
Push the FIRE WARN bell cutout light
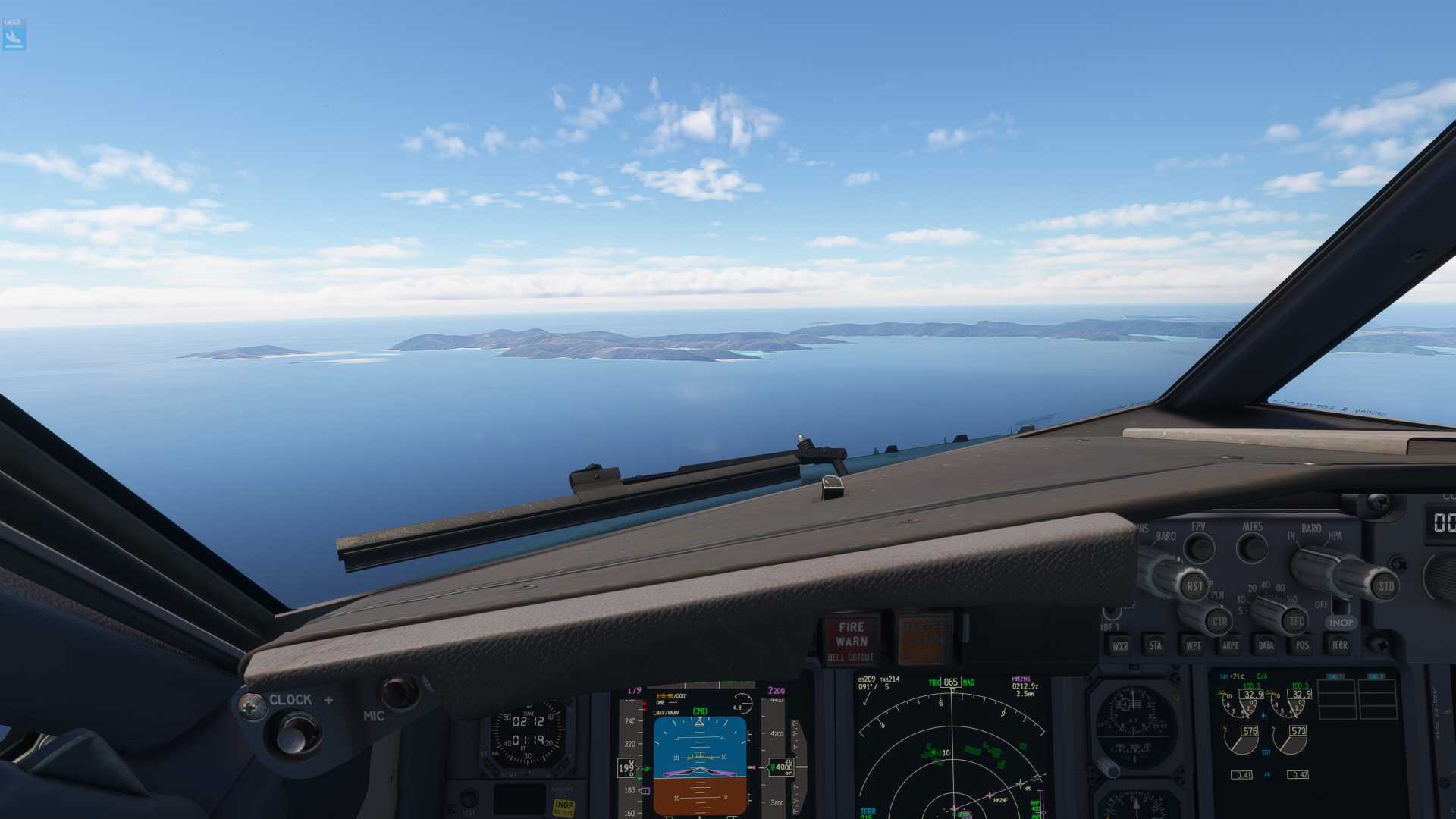point(851,639)
